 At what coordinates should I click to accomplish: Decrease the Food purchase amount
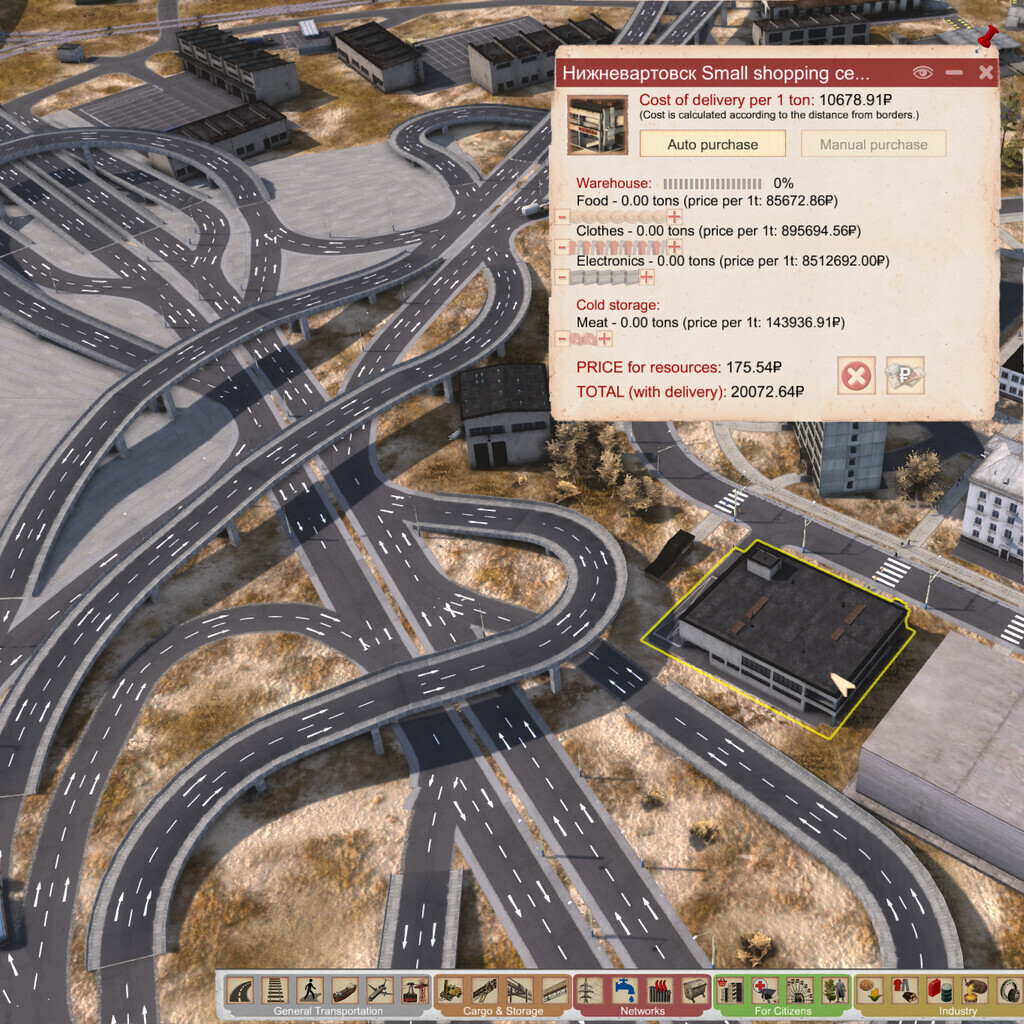[562, 217]
